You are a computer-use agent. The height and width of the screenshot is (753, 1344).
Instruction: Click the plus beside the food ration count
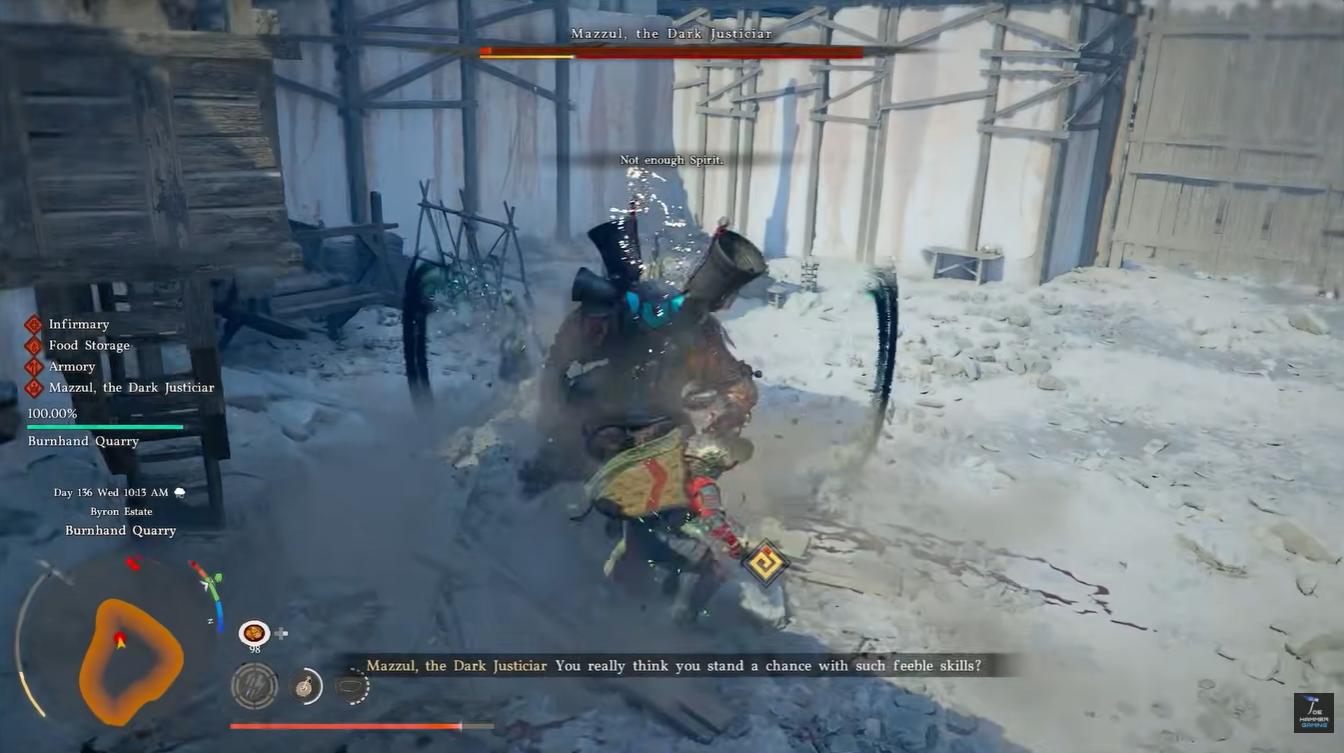[x=282, y=633]
